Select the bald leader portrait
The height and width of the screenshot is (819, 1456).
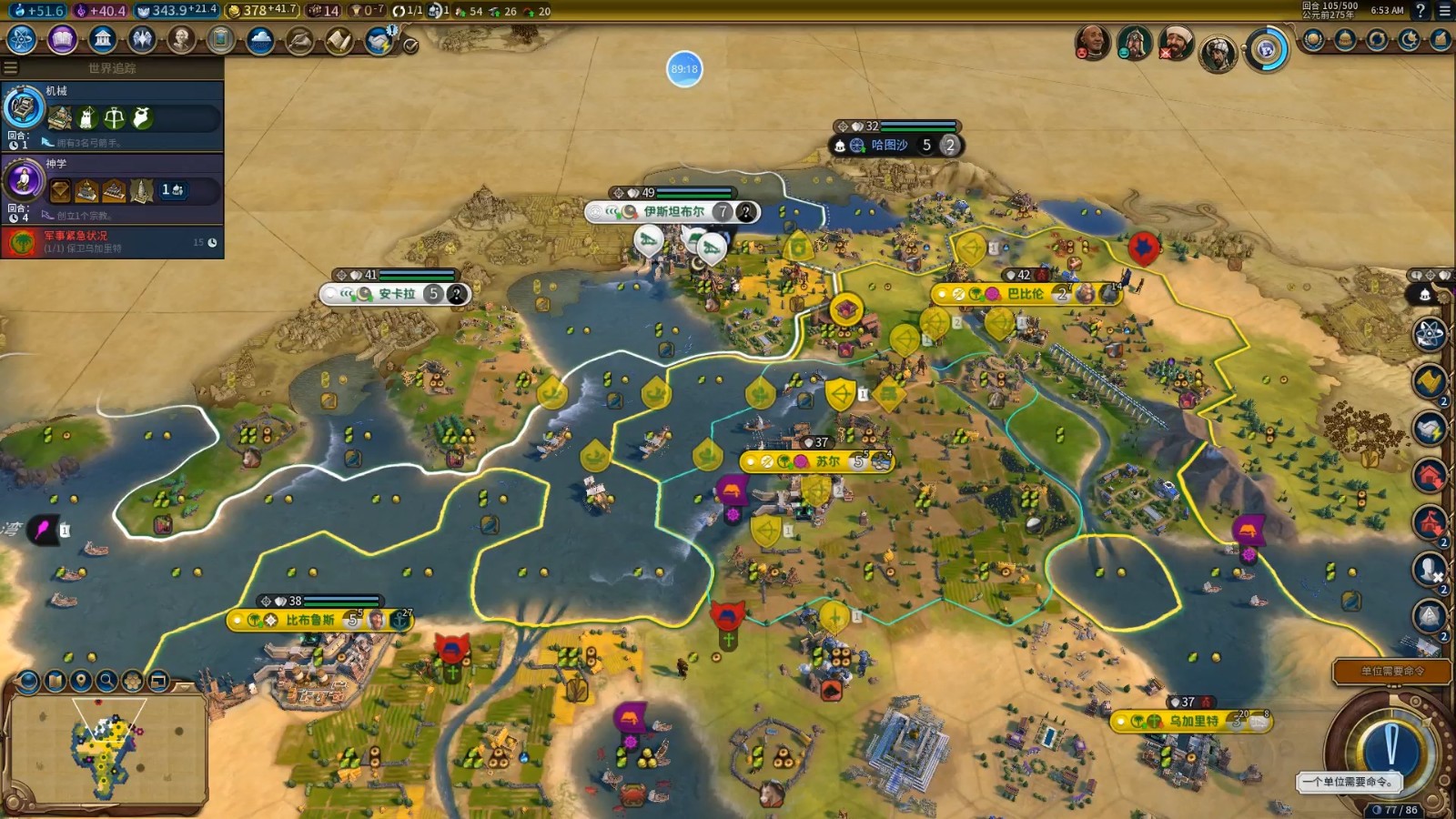click(x=1091, y=42)
